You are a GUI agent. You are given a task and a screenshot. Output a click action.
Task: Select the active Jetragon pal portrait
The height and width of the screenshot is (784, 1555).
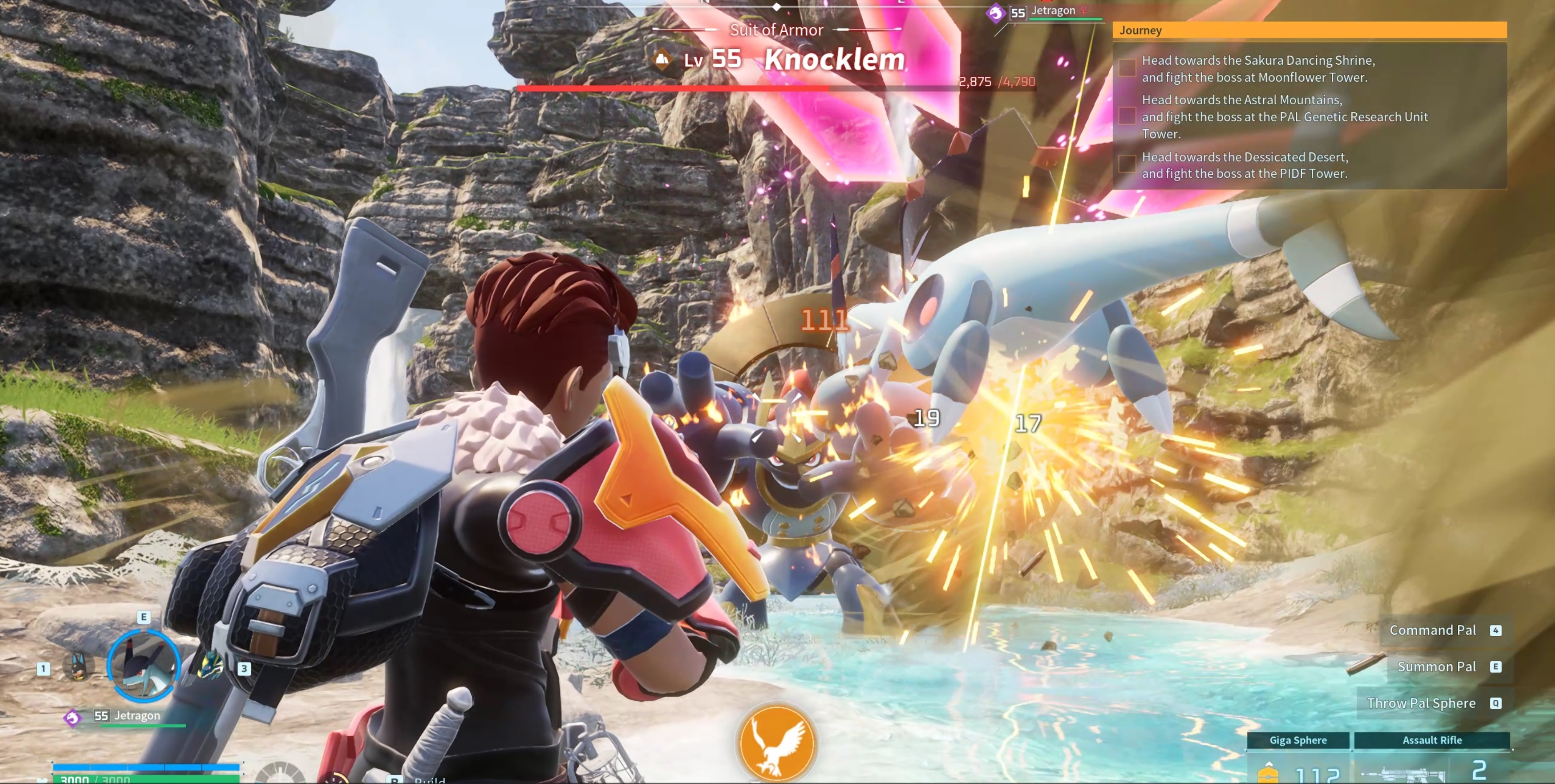[144, 666]
